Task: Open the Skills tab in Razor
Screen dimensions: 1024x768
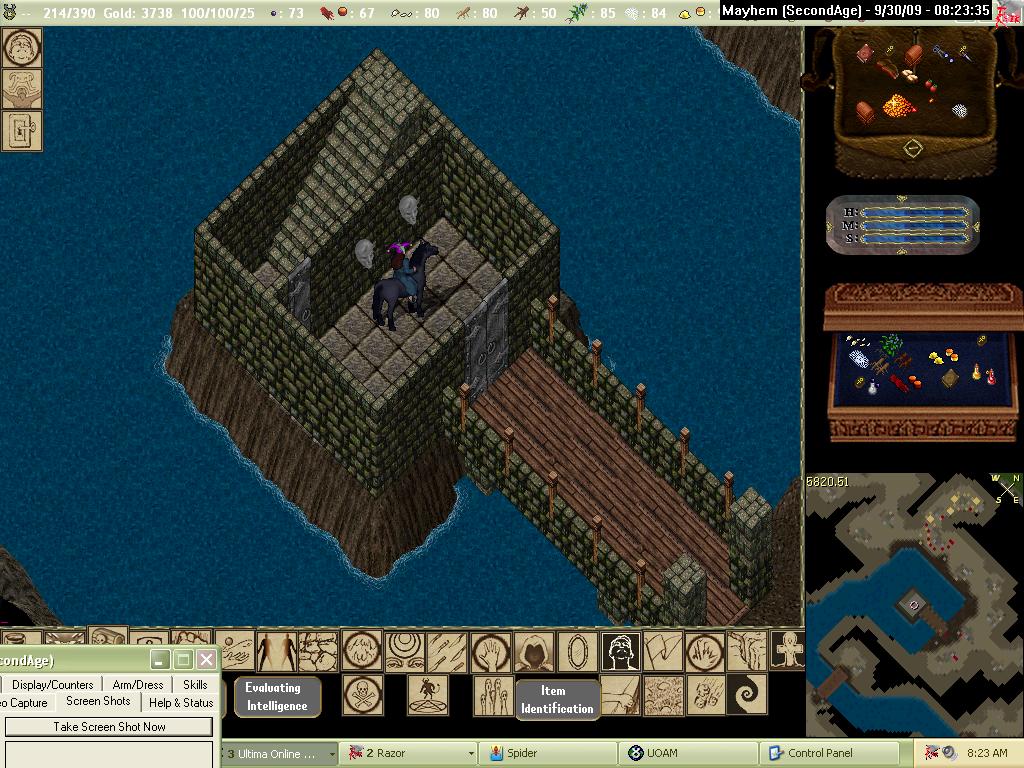Action: click(195, 685)
